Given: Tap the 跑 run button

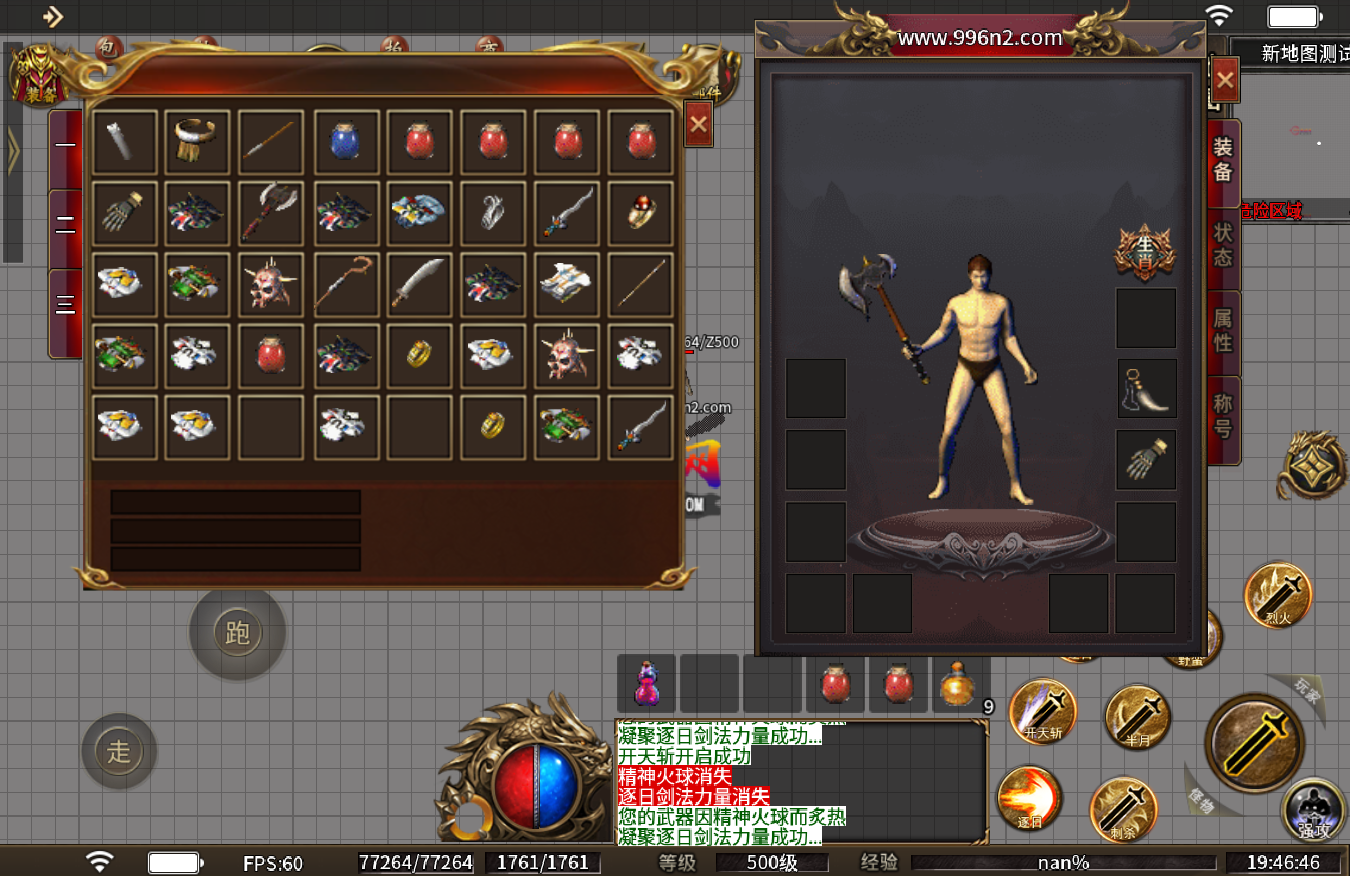Looking at the screenshot, I should coord(238,632).
